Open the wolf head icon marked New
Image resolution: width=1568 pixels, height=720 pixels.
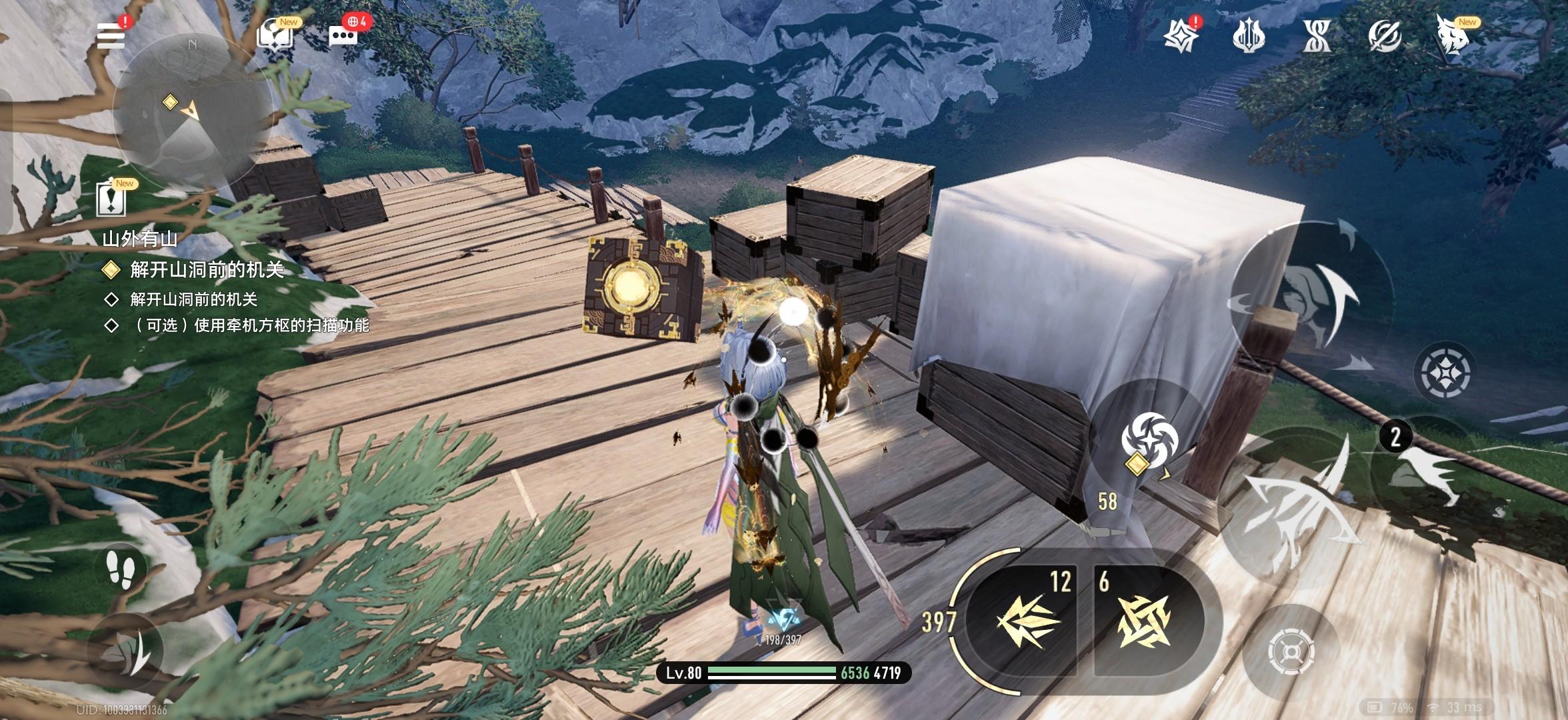click(1453, 35)
